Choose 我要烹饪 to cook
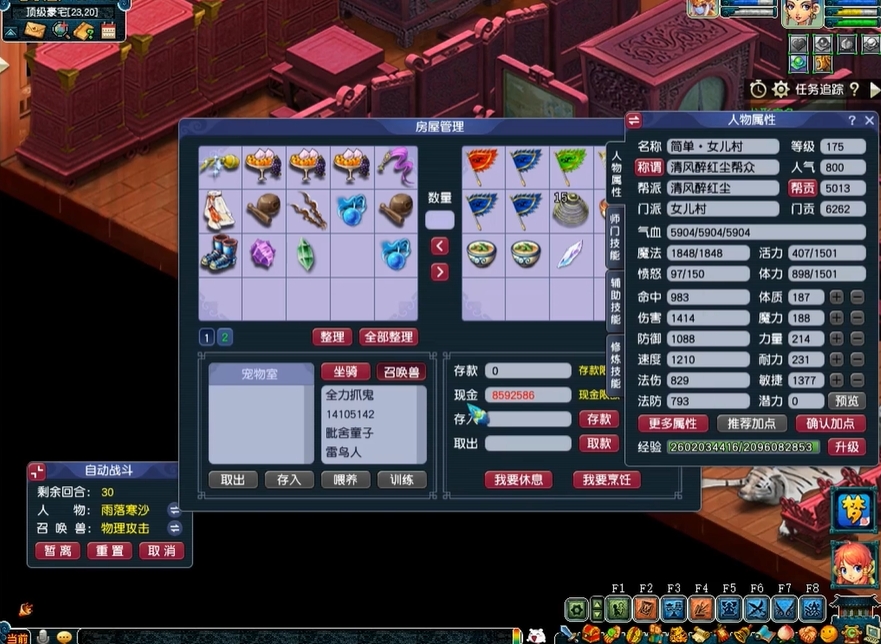 605,480
